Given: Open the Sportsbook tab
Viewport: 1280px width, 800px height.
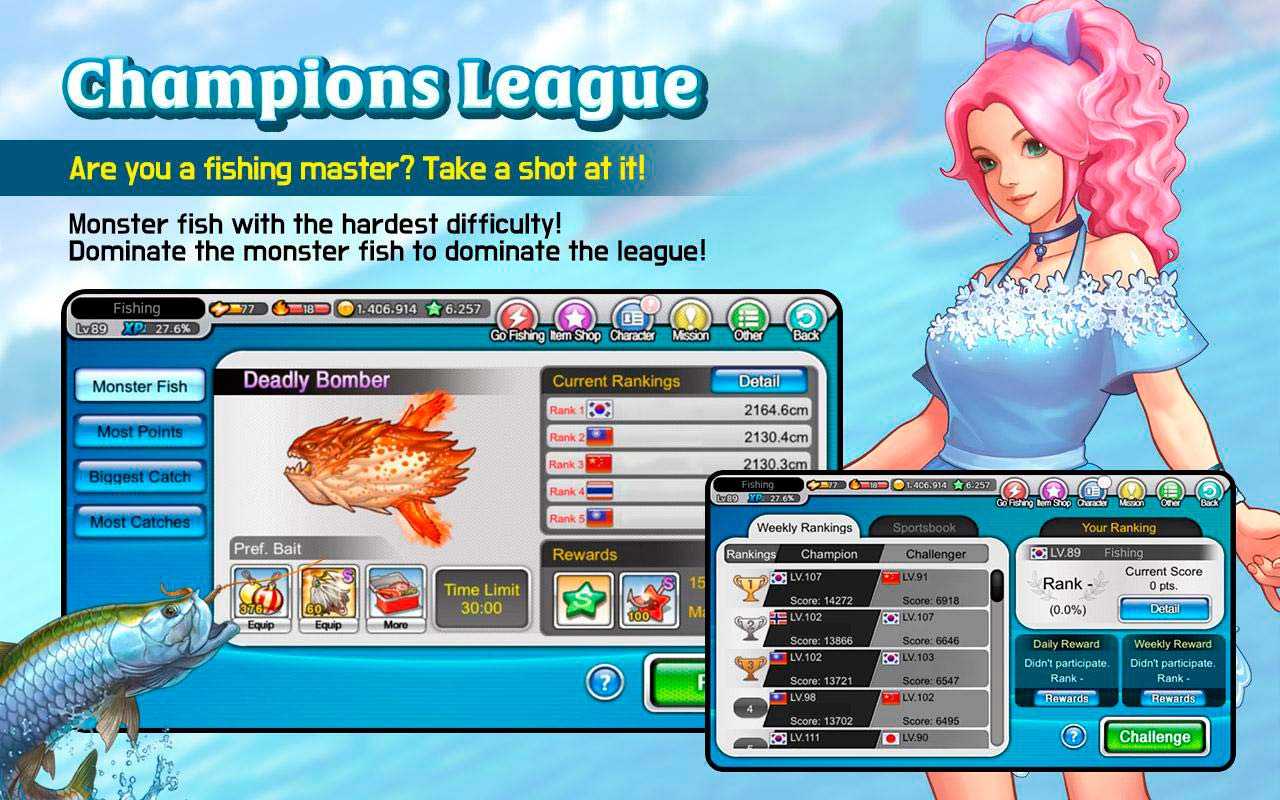Looking at the screenshot, I should point(924,528).
